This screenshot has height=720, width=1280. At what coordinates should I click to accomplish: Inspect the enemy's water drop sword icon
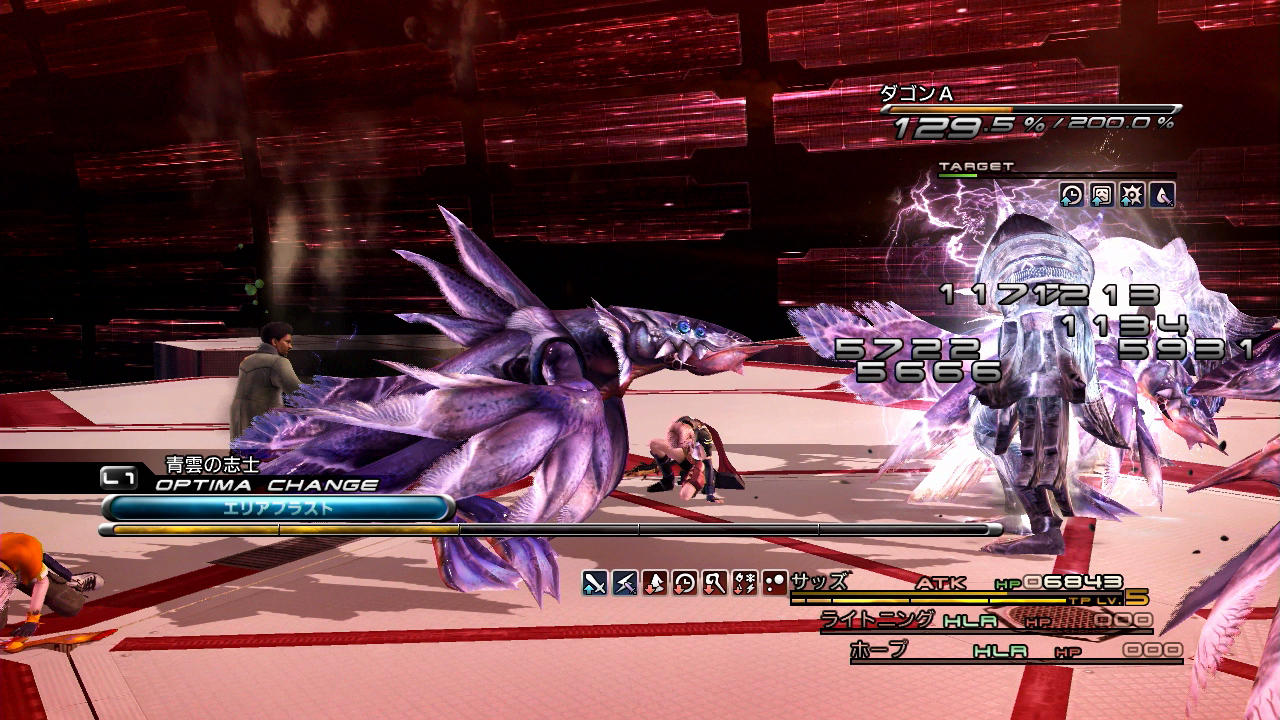click(1162, 195)
